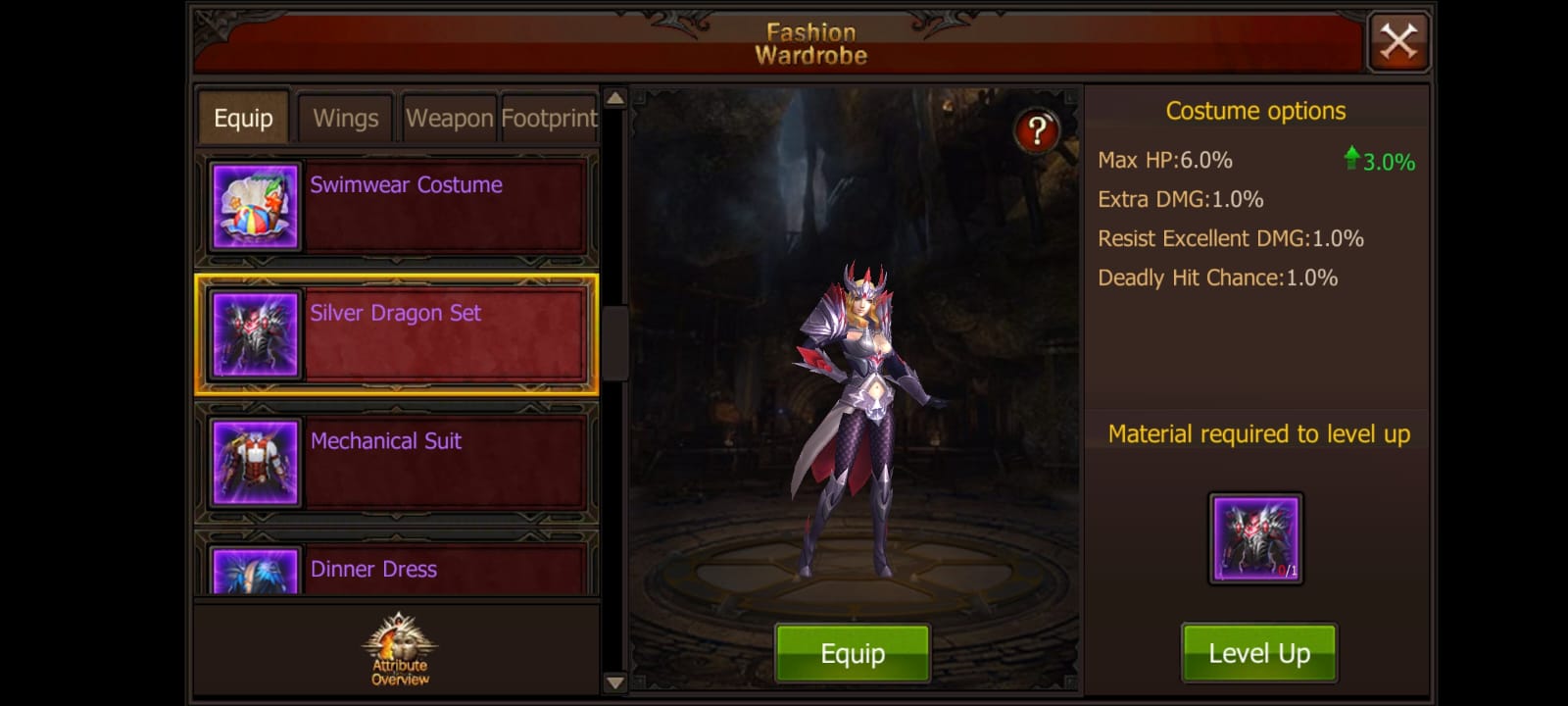Select the Silver Dragon Set armor icon
1568x706 pixels.
point(254,334)
